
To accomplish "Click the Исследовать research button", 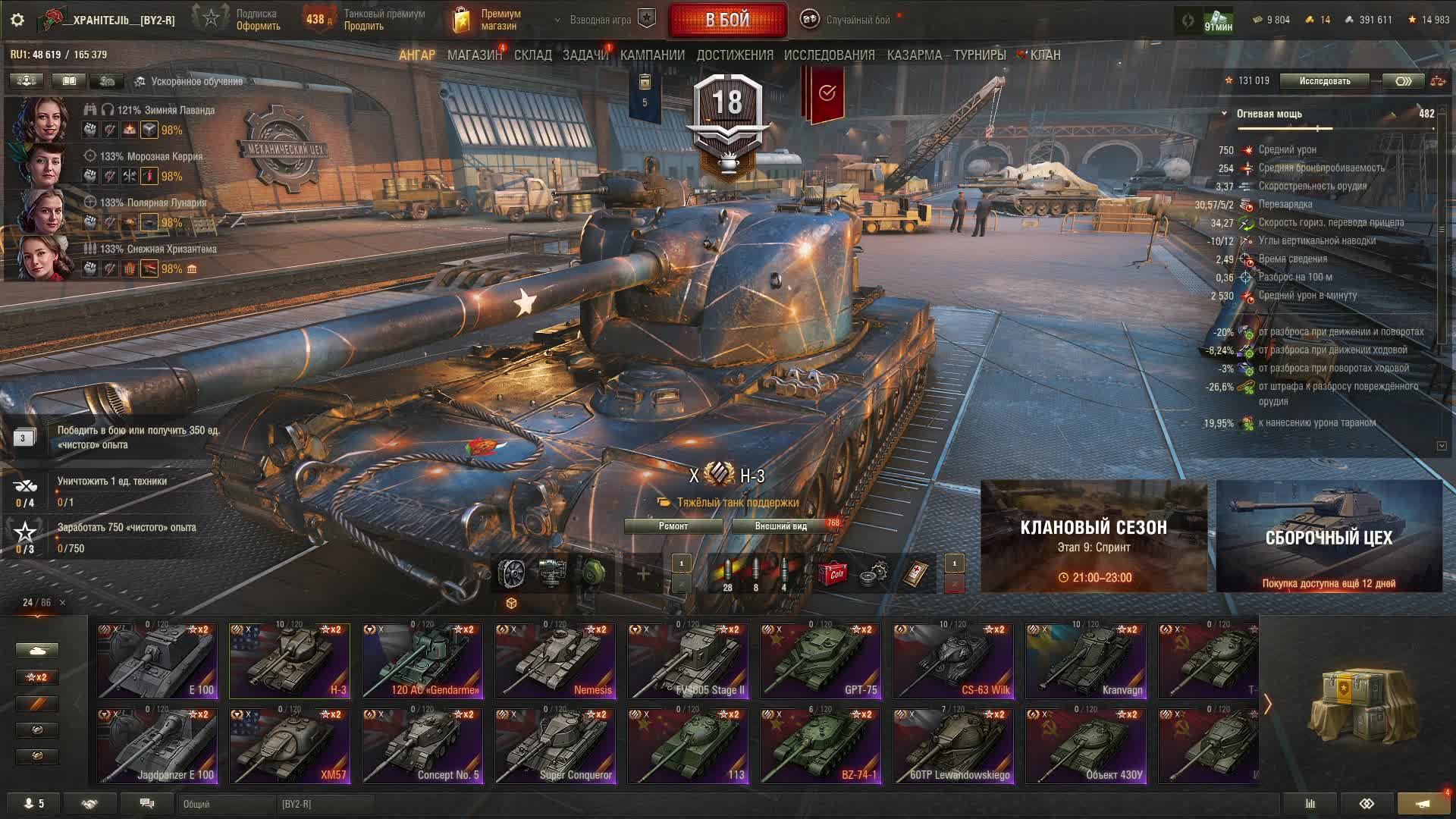I will (x=1324, y=81).
